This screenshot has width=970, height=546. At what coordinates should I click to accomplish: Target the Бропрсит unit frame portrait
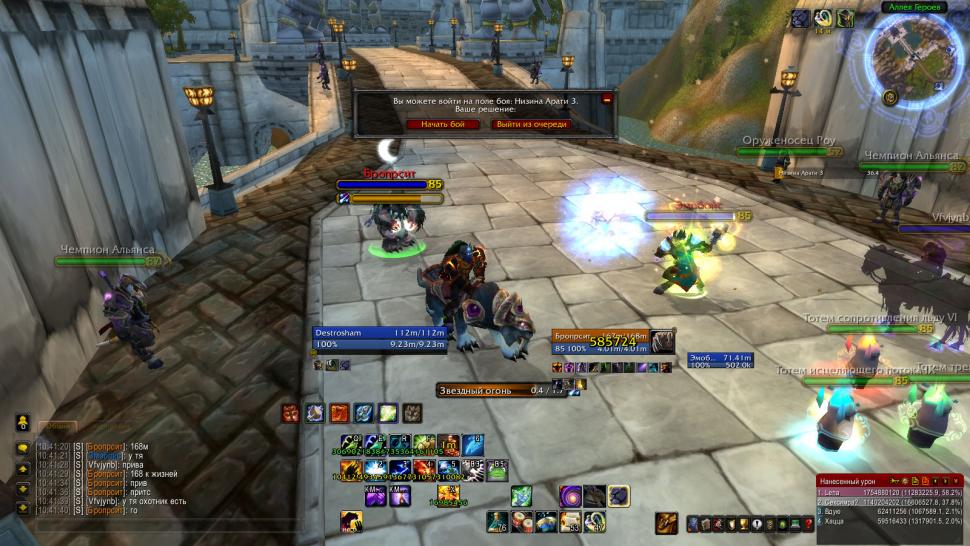(x=662, y=342)
